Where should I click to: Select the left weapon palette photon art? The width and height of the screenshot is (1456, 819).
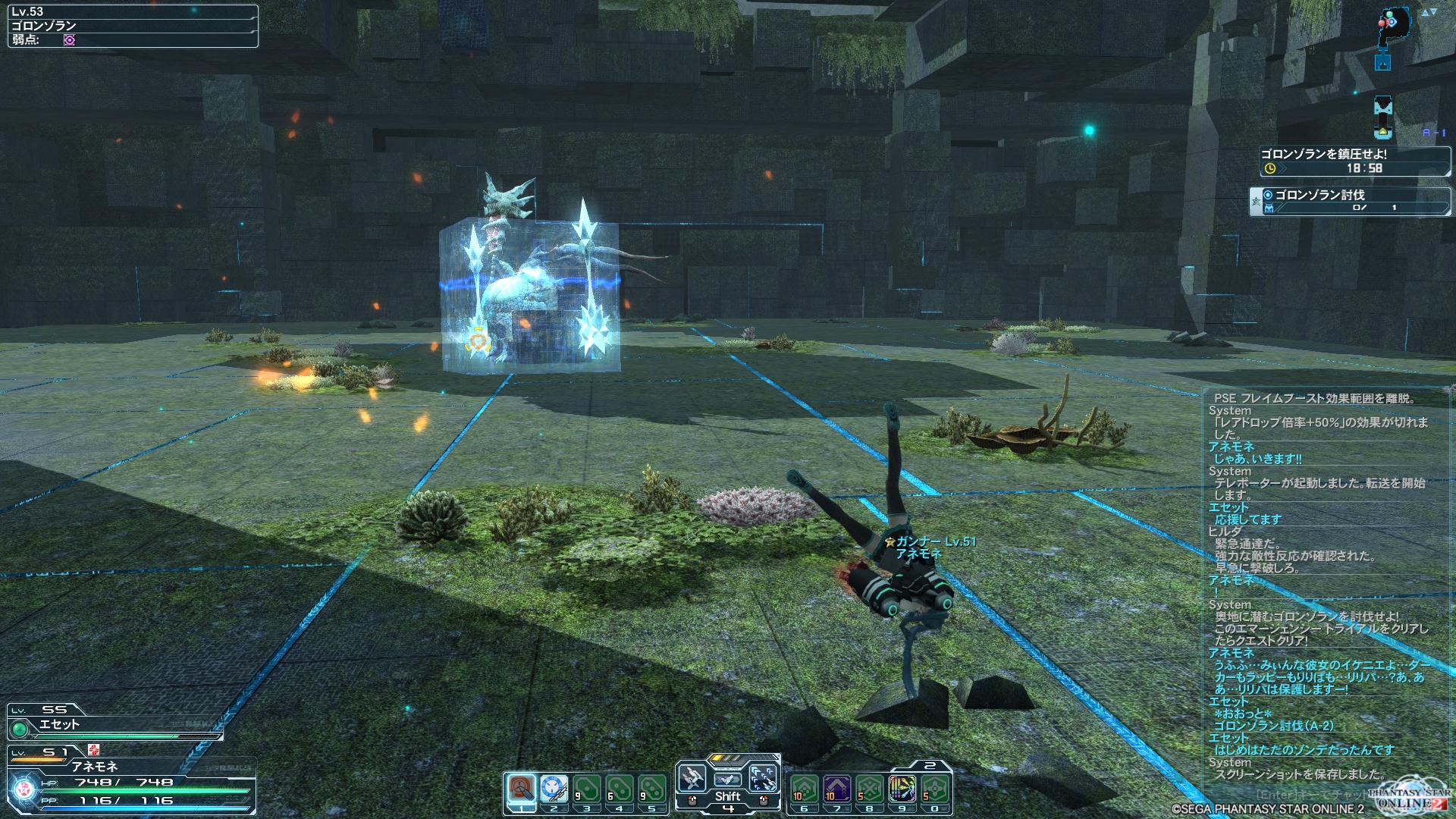[x=692, y=778]
